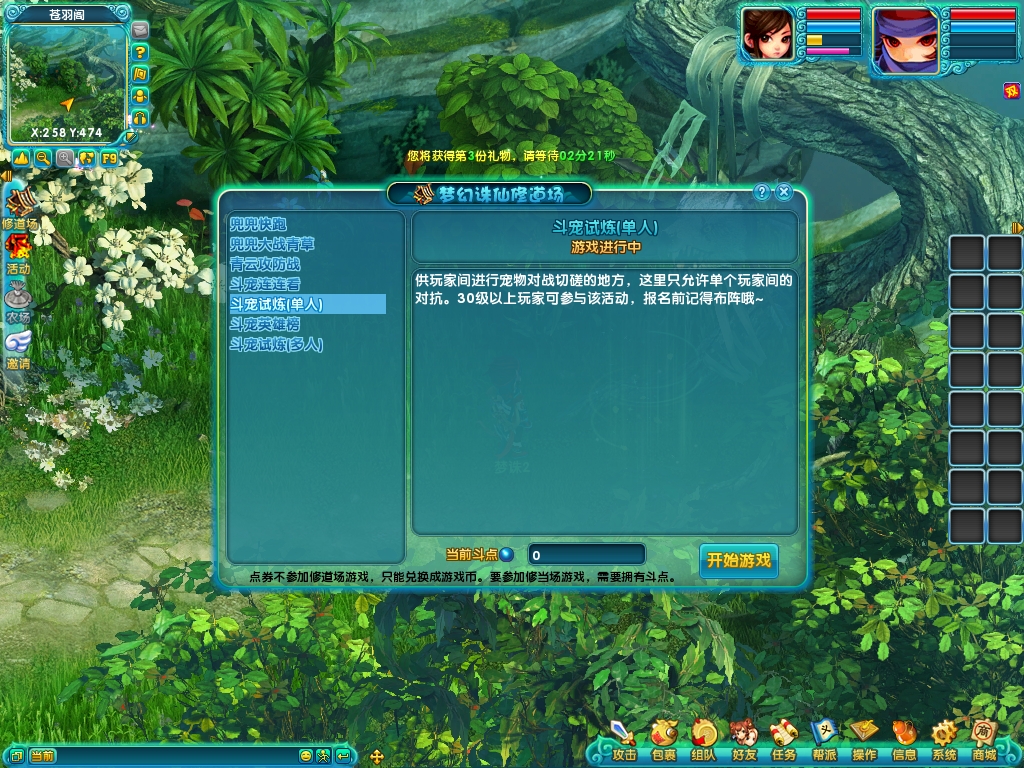Choose 兜兜大战青草 from the list
The image size is (1024, 768).
(x=272, y=244)
